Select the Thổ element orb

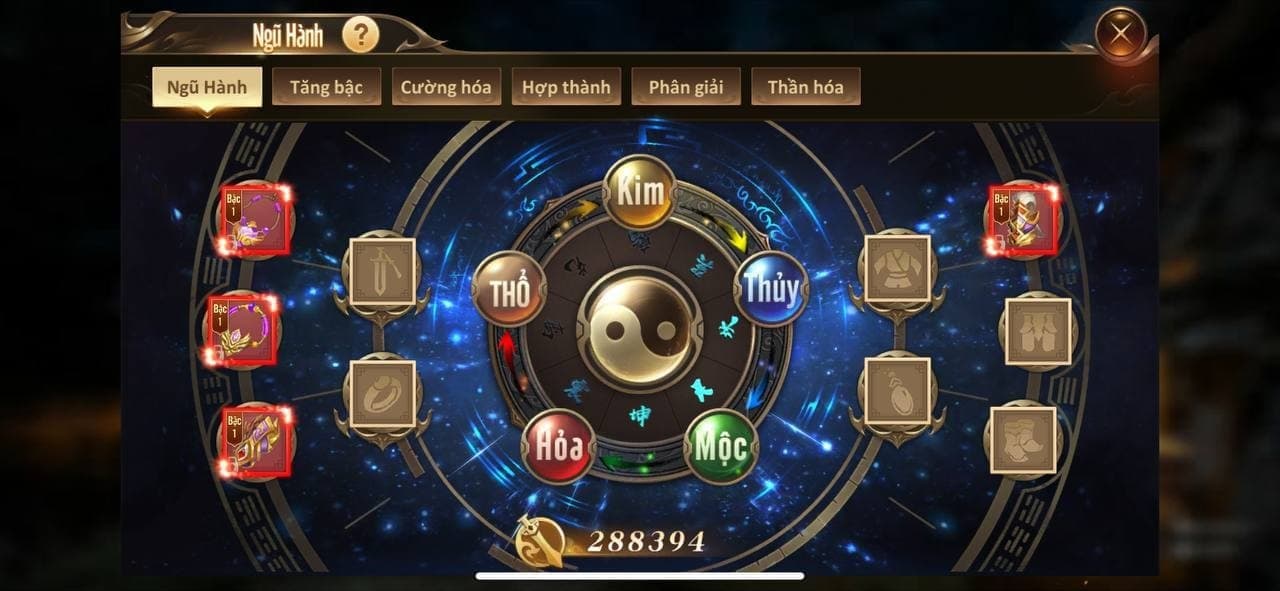509,289
